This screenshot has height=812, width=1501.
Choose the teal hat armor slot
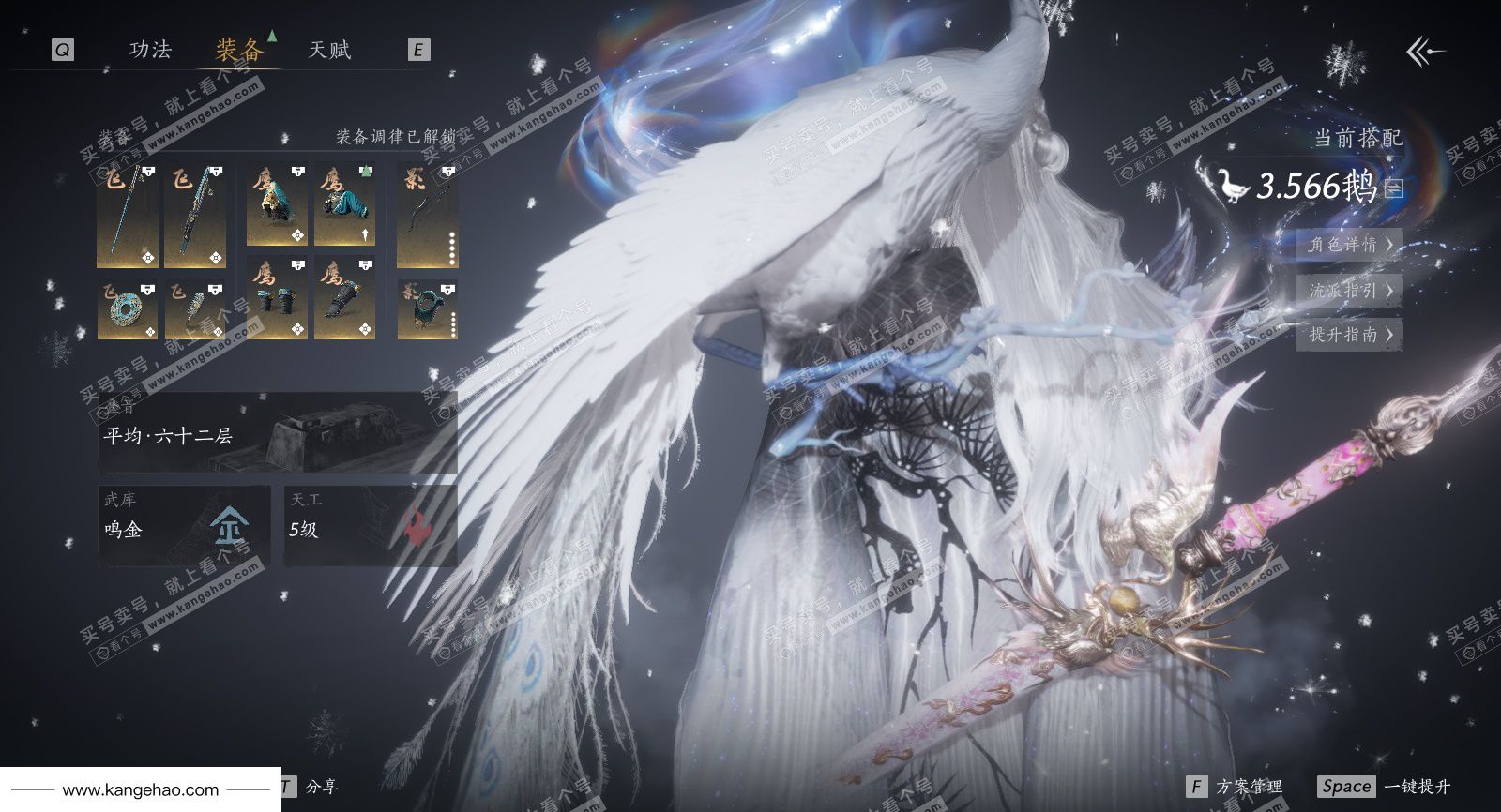click(277, 205)
